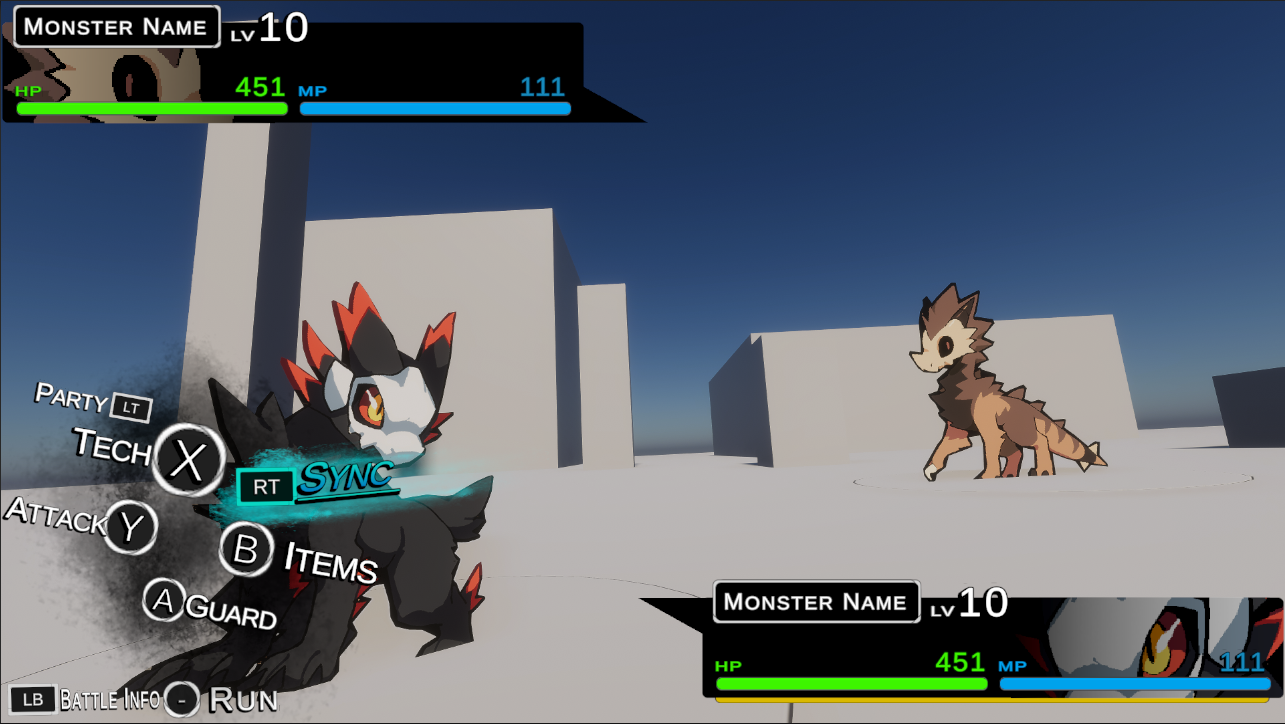Choose the Tech battle command
Image resolution: width=1285 pixels, height=724 pixels.
coord(188,459)
